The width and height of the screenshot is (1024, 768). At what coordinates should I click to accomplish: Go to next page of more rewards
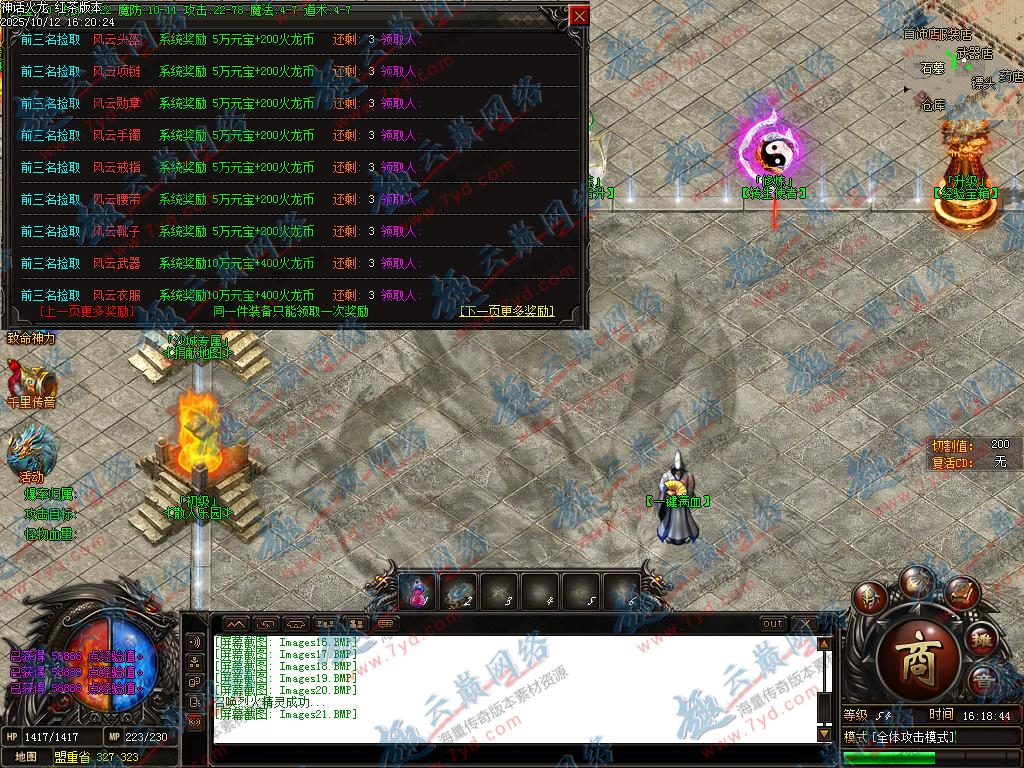(507, 311)
